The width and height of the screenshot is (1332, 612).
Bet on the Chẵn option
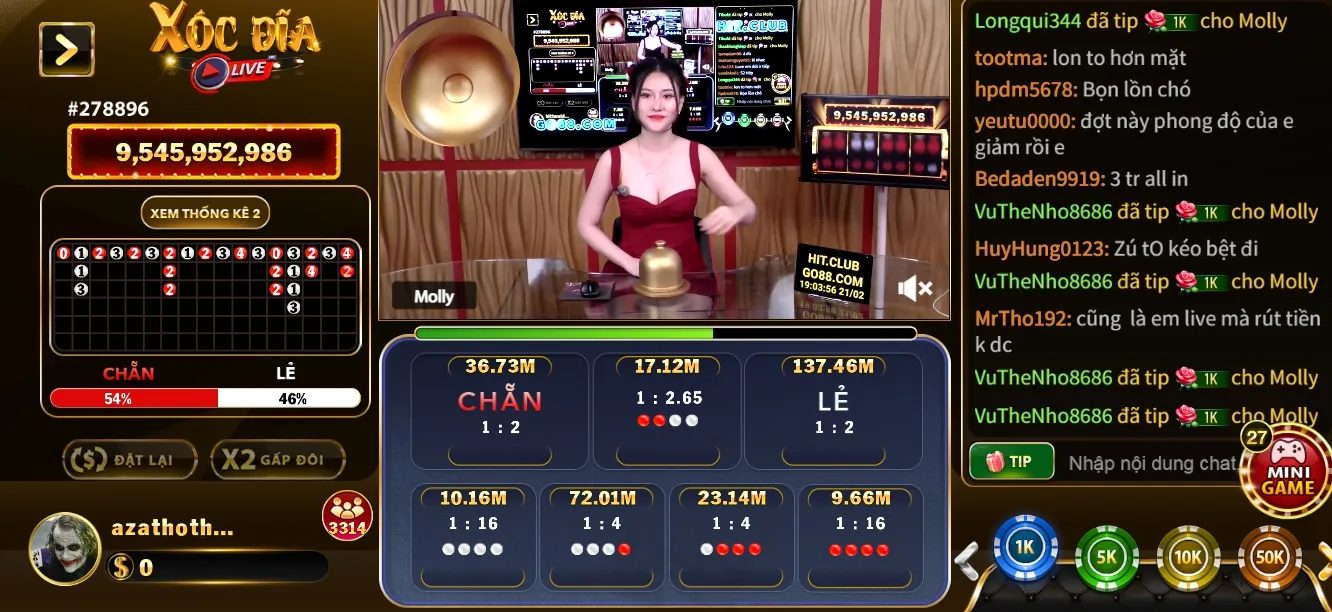(500, 410)
